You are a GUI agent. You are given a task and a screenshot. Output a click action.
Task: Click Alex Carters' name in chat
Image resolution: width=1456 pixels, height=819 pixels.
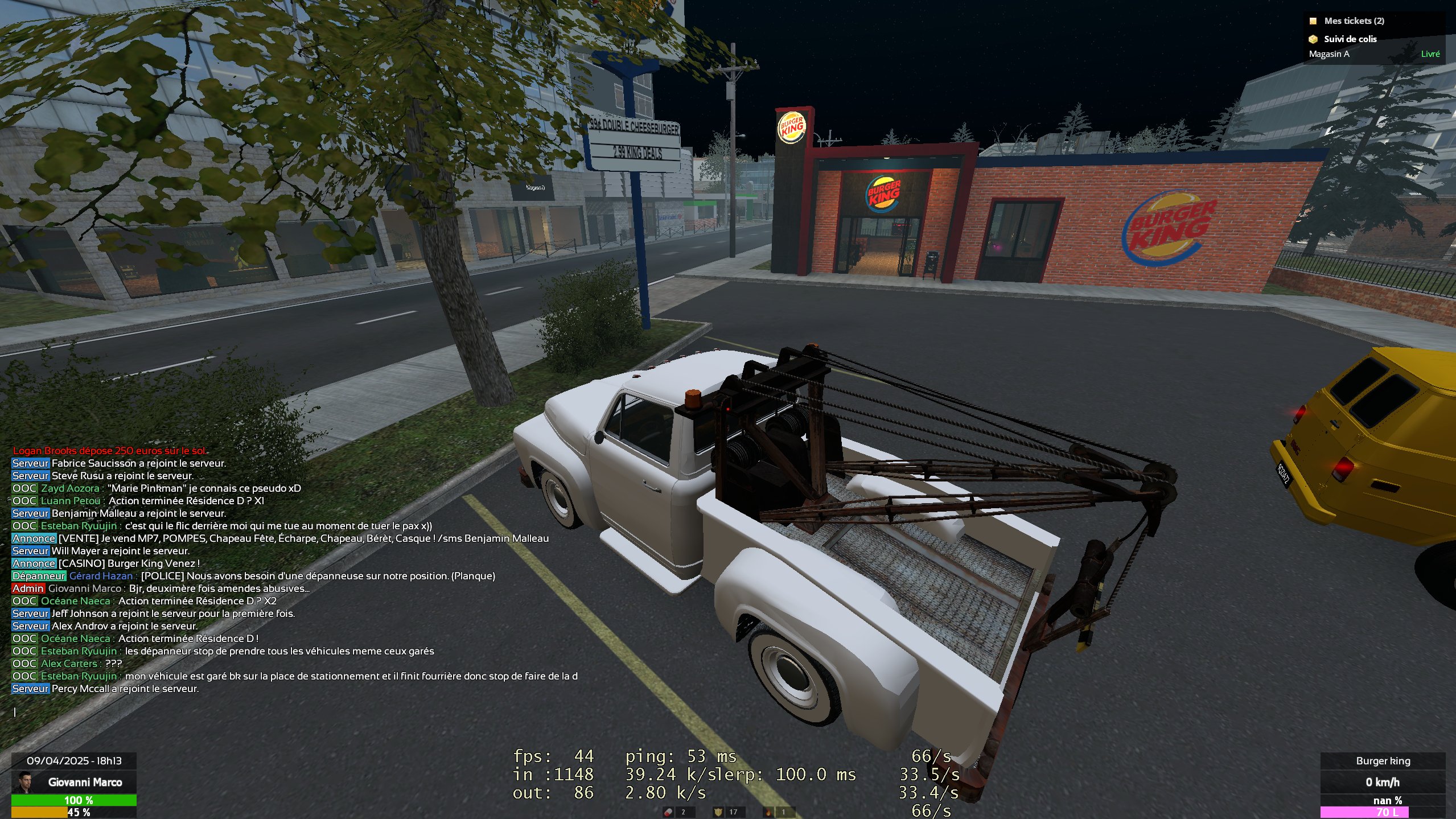pyautogui.click(x=69, y=664)
